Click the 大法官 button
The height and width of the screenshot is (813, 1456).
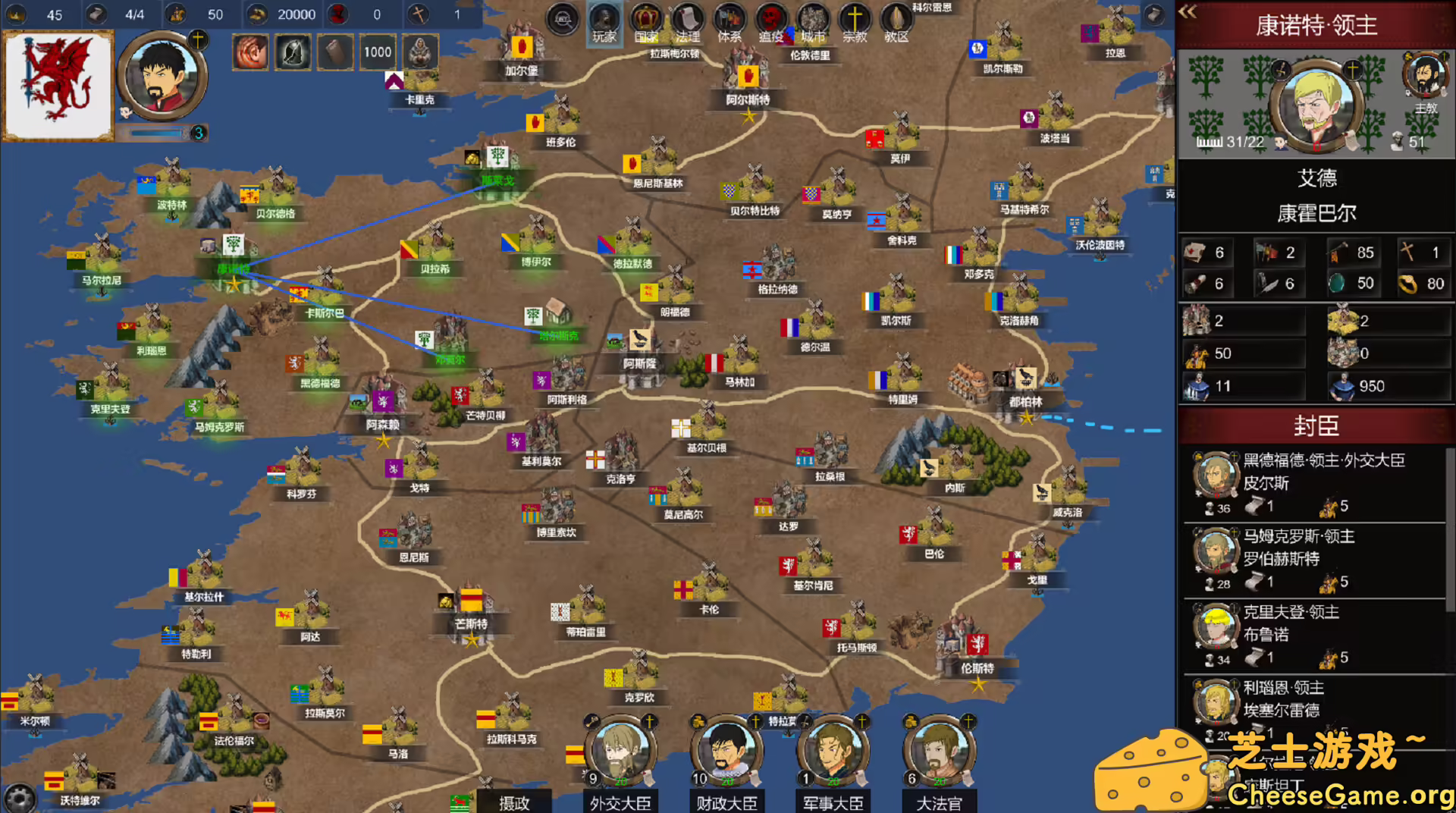pyautogui.click(x=939, y=804)
